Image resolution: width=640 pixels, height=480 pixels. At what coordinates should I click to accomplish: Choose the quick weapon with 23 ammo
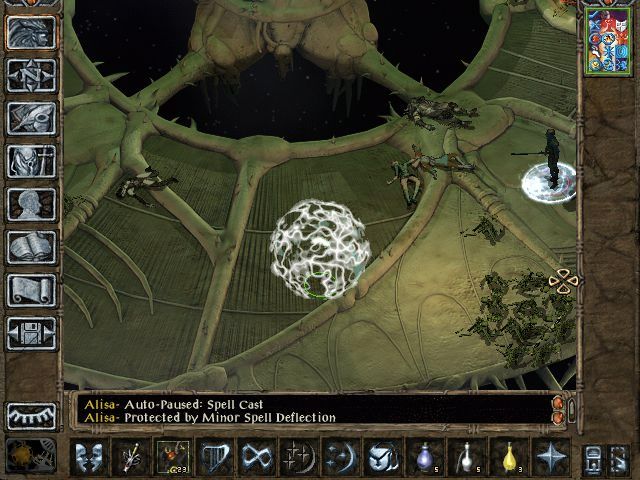173,457
